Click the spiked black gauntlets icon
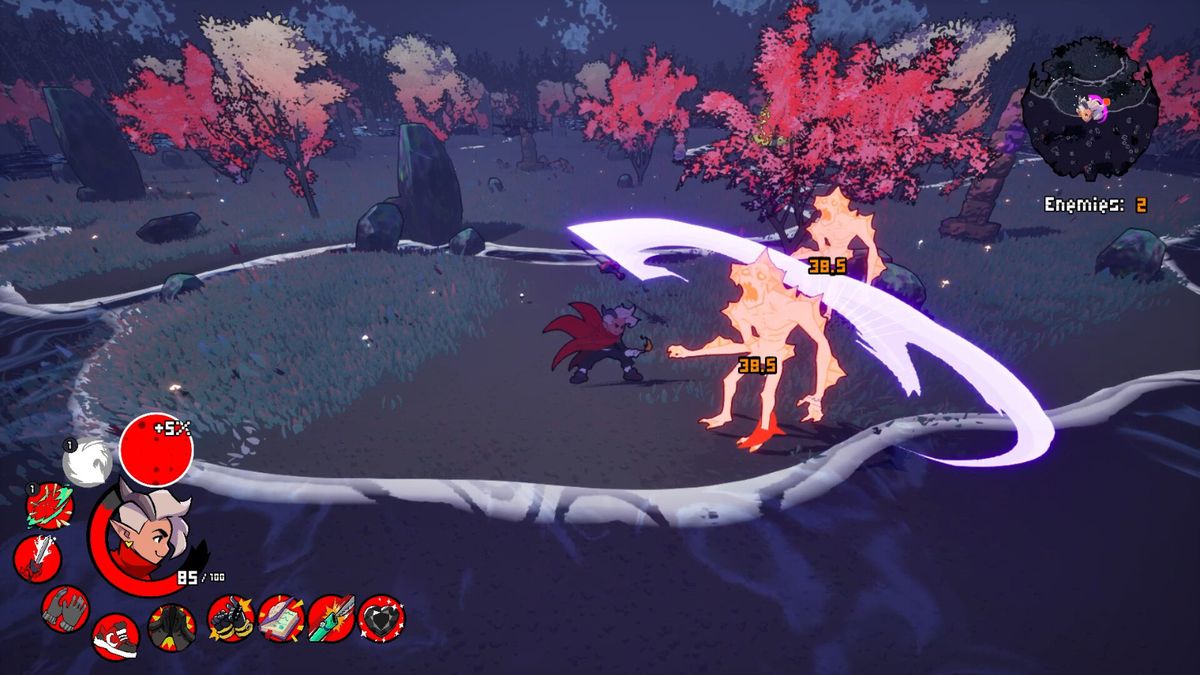Screen dimensions: 1200x675 pos(231,618)
